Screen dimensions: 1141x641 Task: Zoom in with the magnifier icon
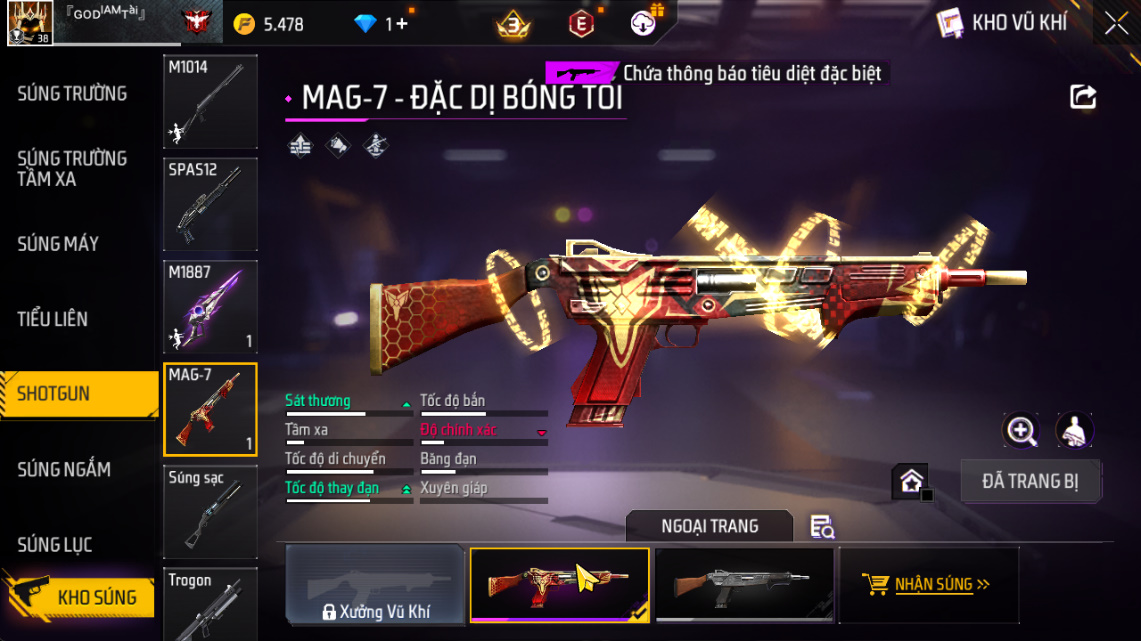coord(1020,431)
